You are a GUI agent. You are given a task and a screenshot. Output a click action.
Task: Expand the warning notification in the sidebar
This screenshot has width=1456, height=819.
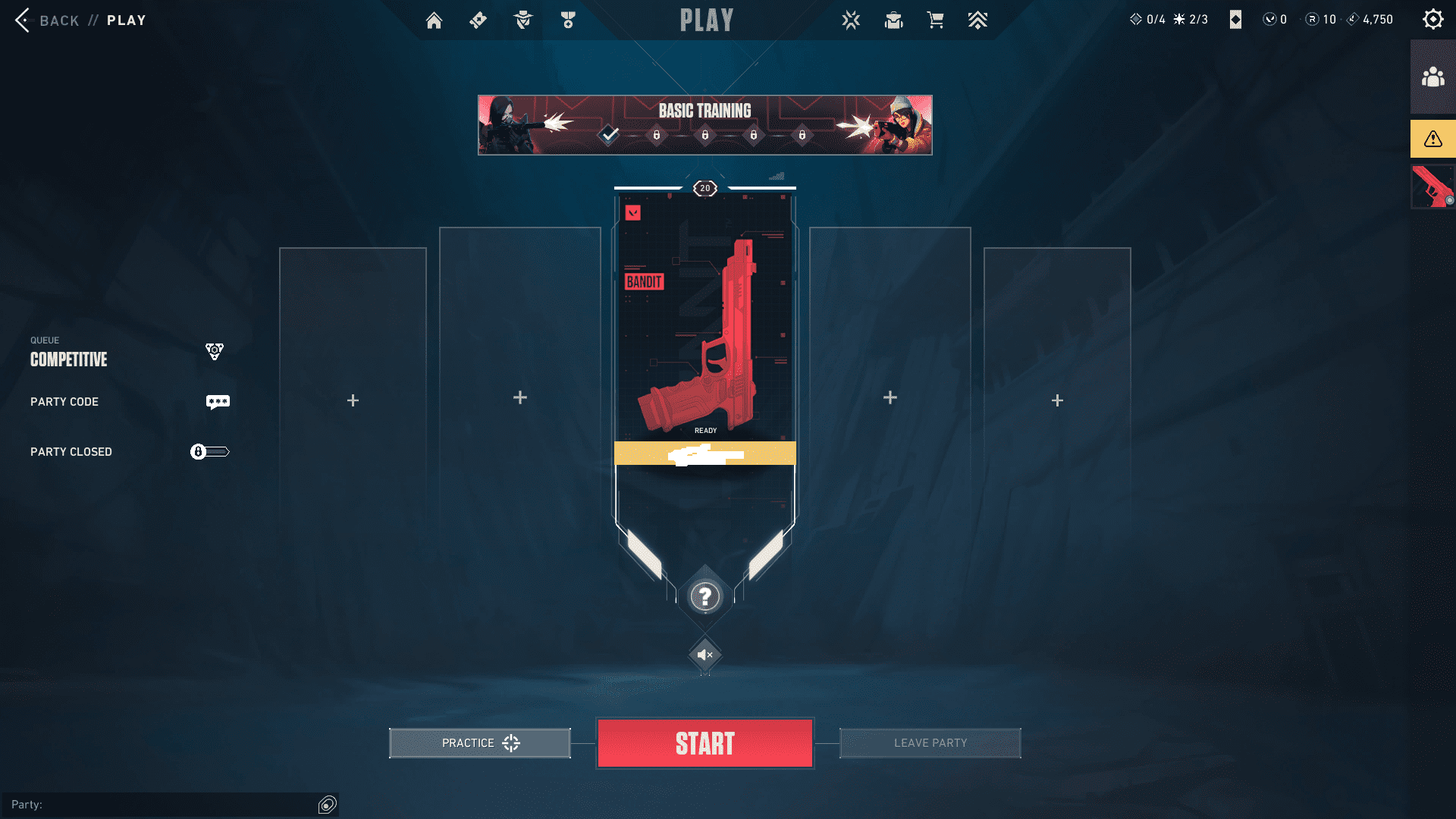(x=1432, y=138)
